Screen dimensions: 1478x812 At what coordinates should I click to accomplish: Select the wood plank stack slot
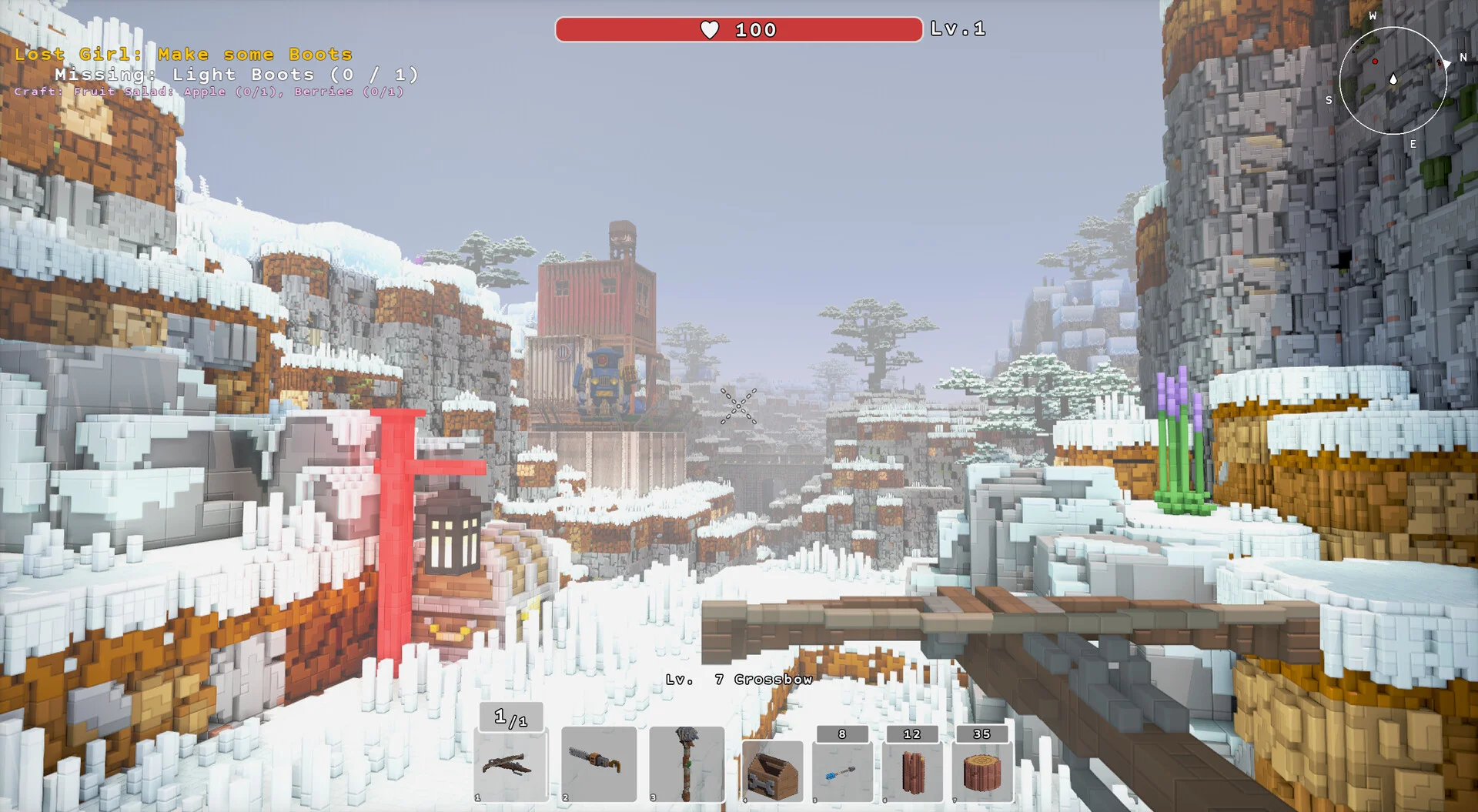point(912,770)
